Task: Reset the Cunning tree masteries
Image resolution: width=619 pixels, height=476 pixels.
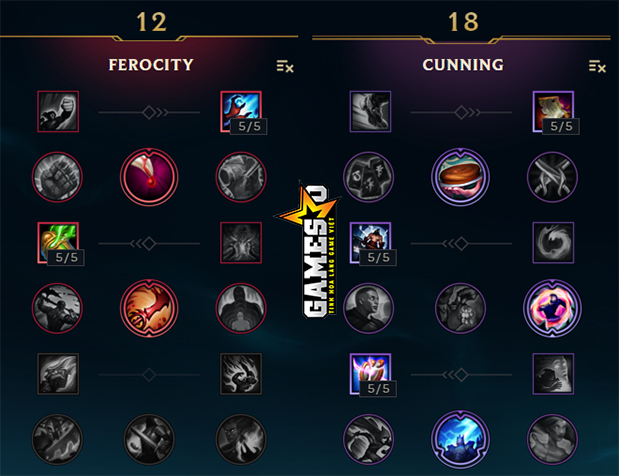Action: pyautogui.click(x=597, y=66)
